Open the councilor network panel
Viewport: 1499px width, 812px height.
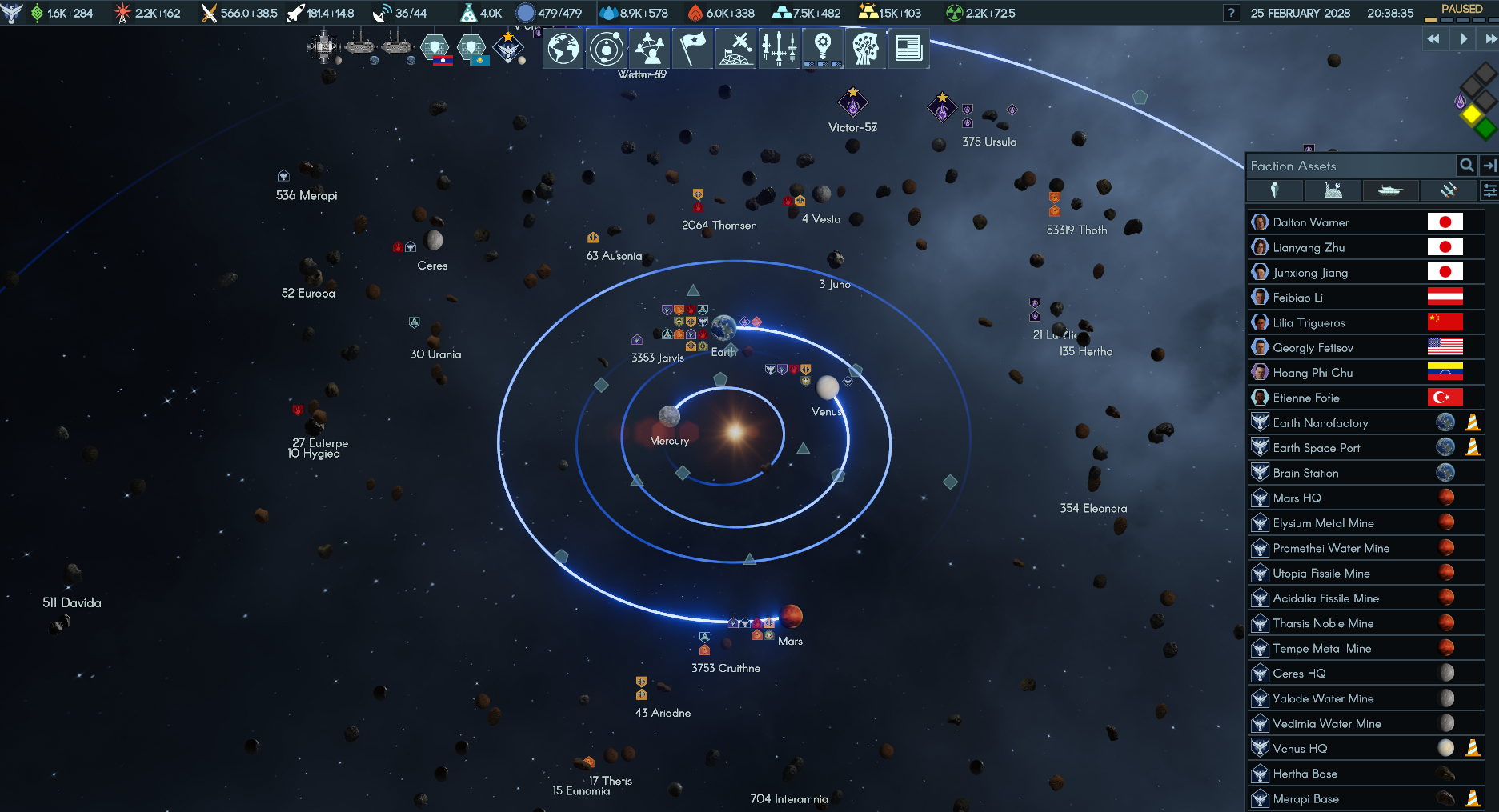point(650,49)
